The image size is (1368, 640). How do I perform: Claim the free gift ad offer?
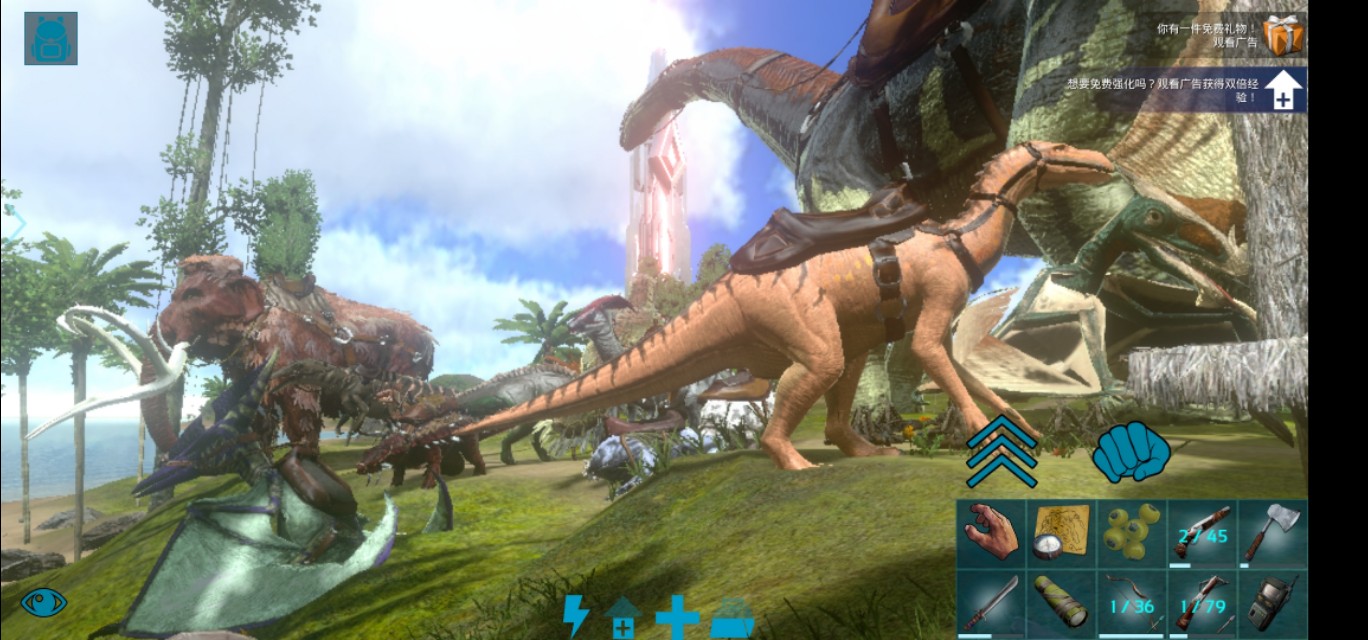1282,36
